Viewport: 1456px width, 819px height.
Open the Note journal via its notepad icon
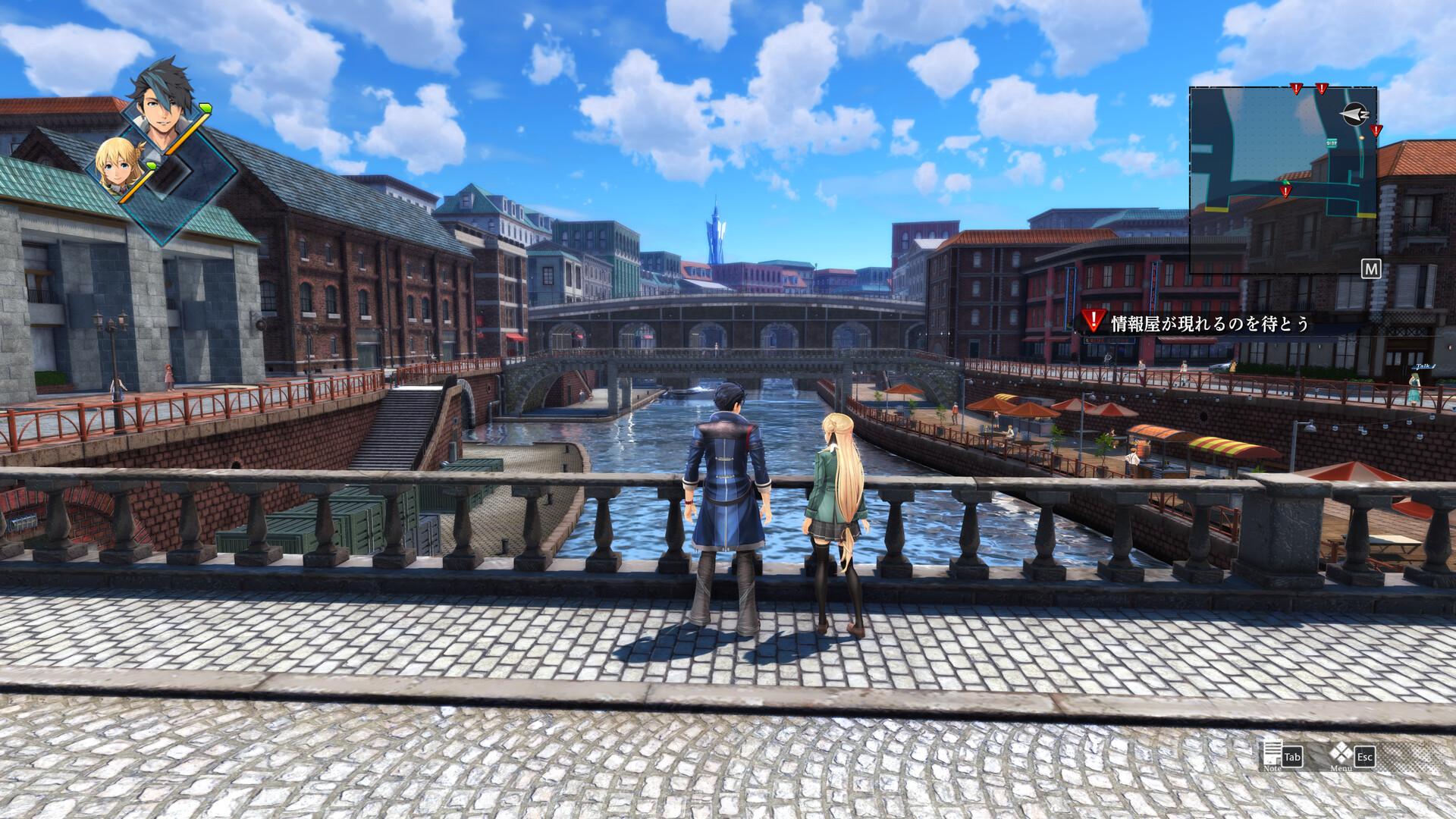(x=1272, y=755)
